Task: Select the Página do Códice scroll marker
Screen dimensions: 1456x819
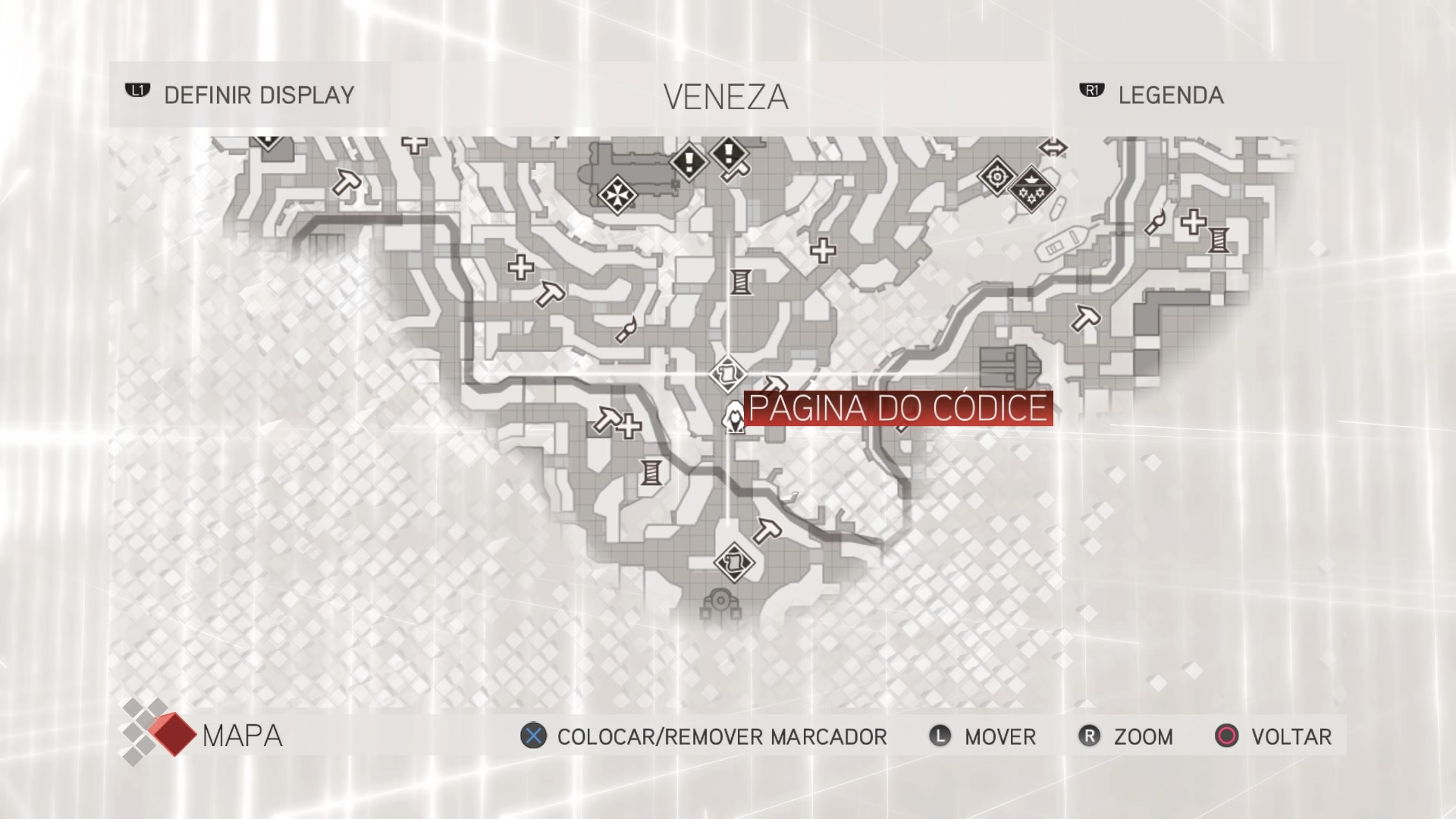Action: point(727,374)
